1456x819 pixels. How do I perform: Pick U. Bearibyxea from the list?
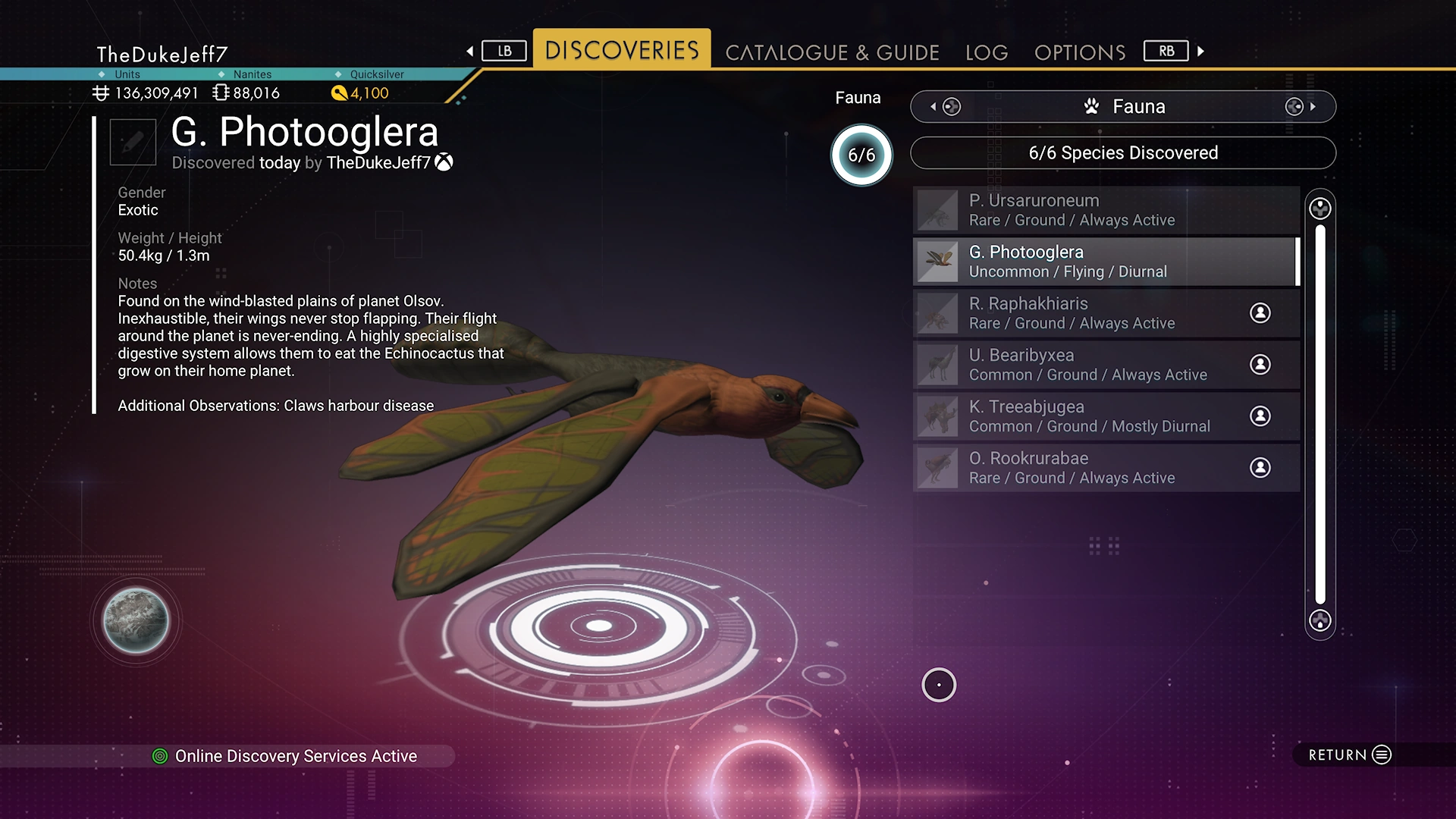tap(1106, 365)
